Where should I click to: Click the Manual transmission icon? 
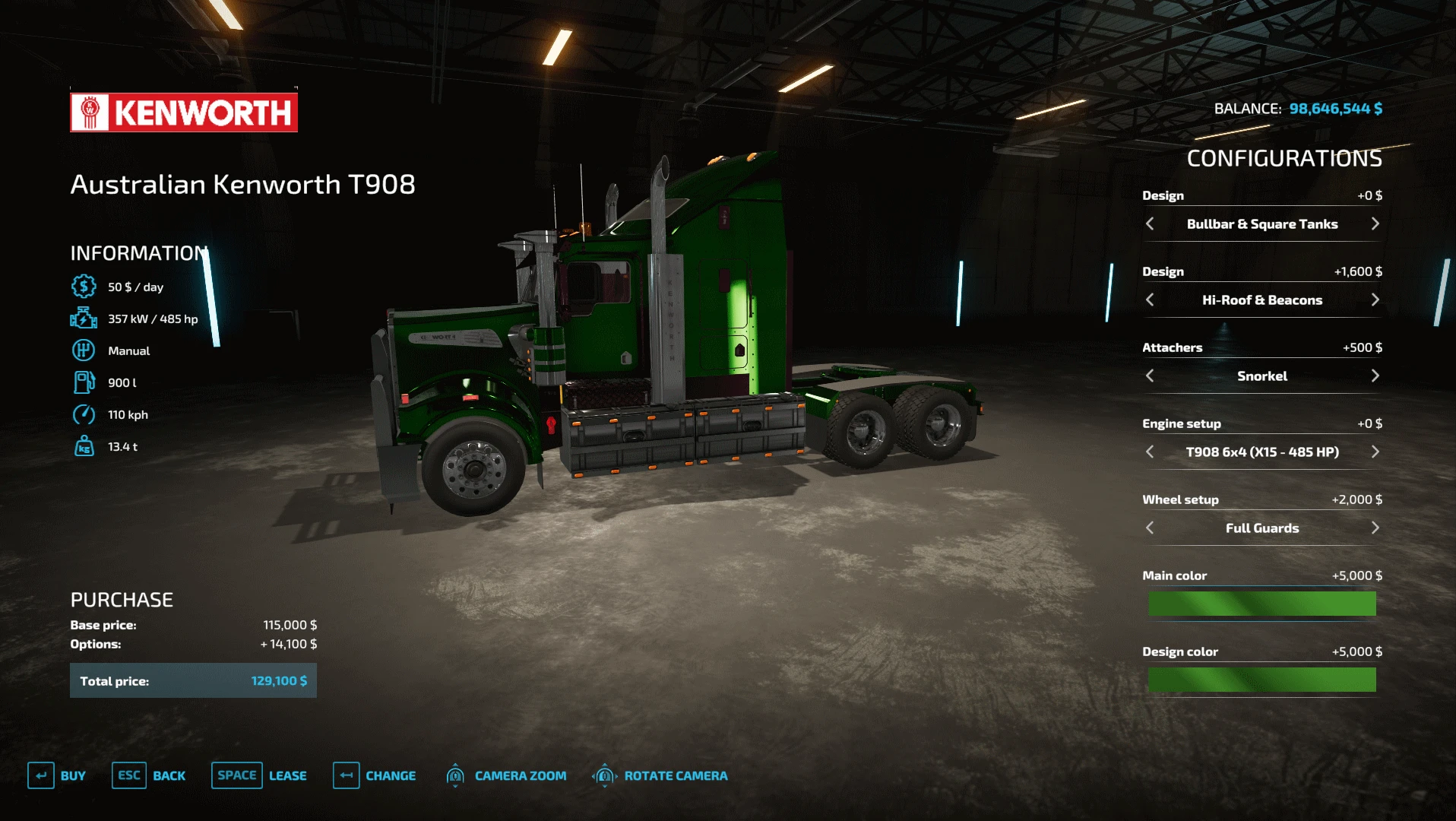(84, 350)
